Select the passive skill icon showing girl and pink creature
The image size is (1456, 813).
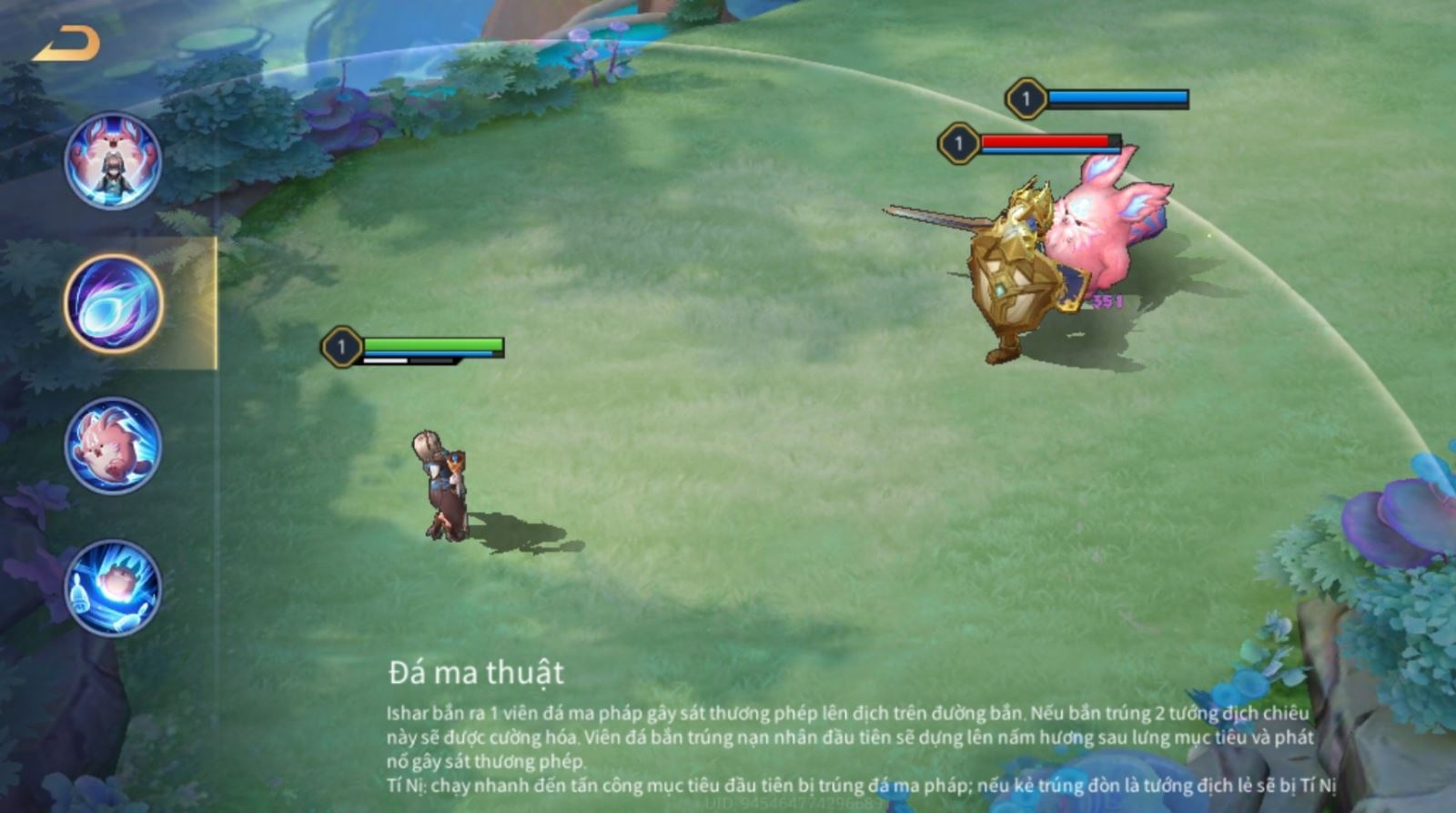coord(113,161)
